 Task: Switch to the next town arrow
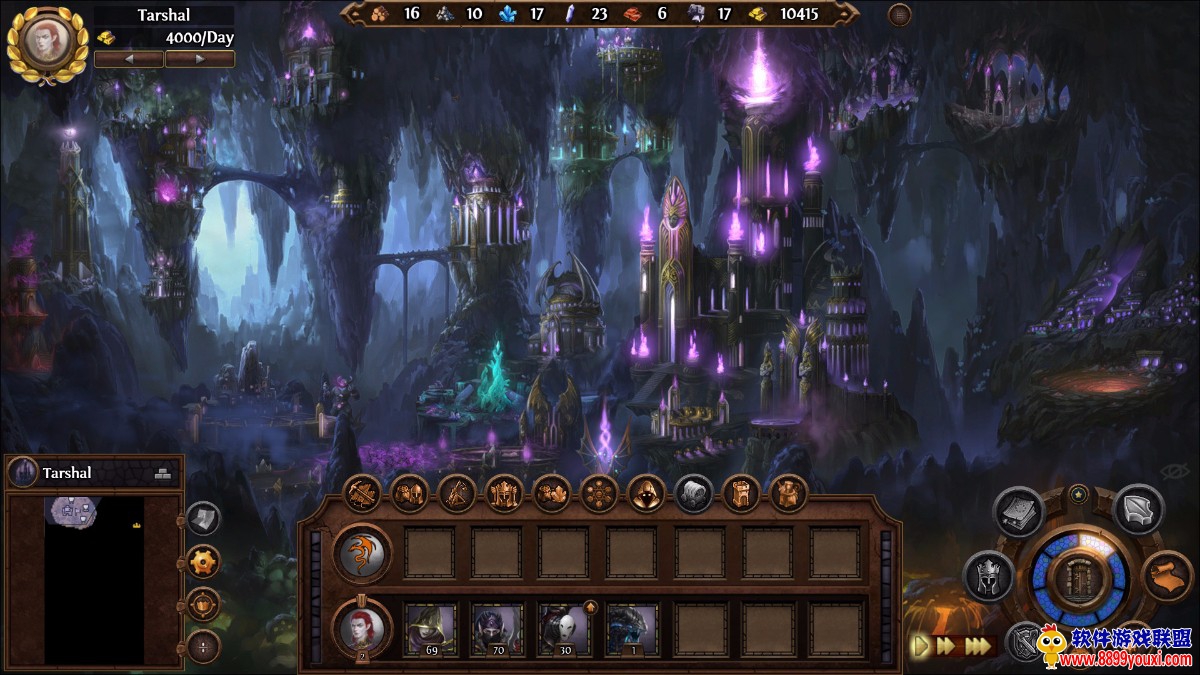tap(200, 59)
